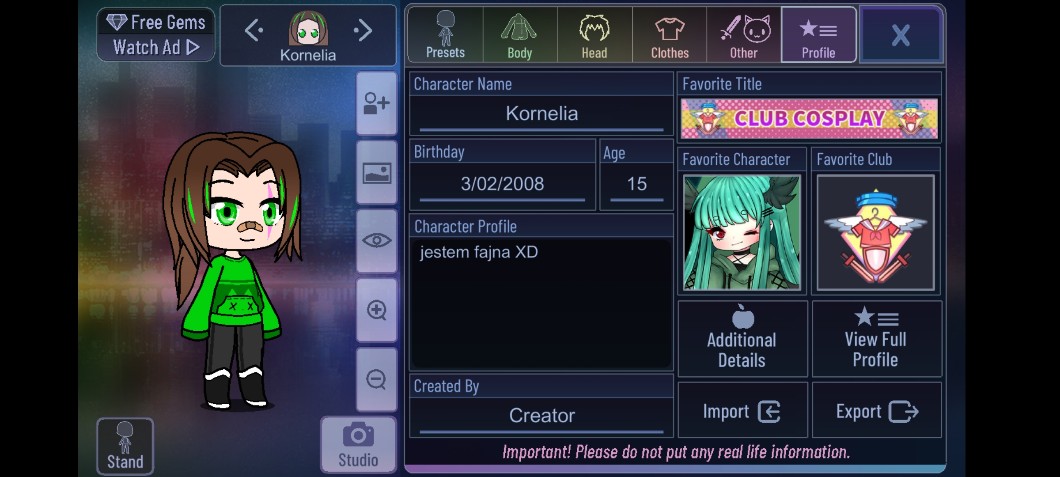Viewport: 1060px width, 477px height.
Task: Export the character
Action: (876, 411)
